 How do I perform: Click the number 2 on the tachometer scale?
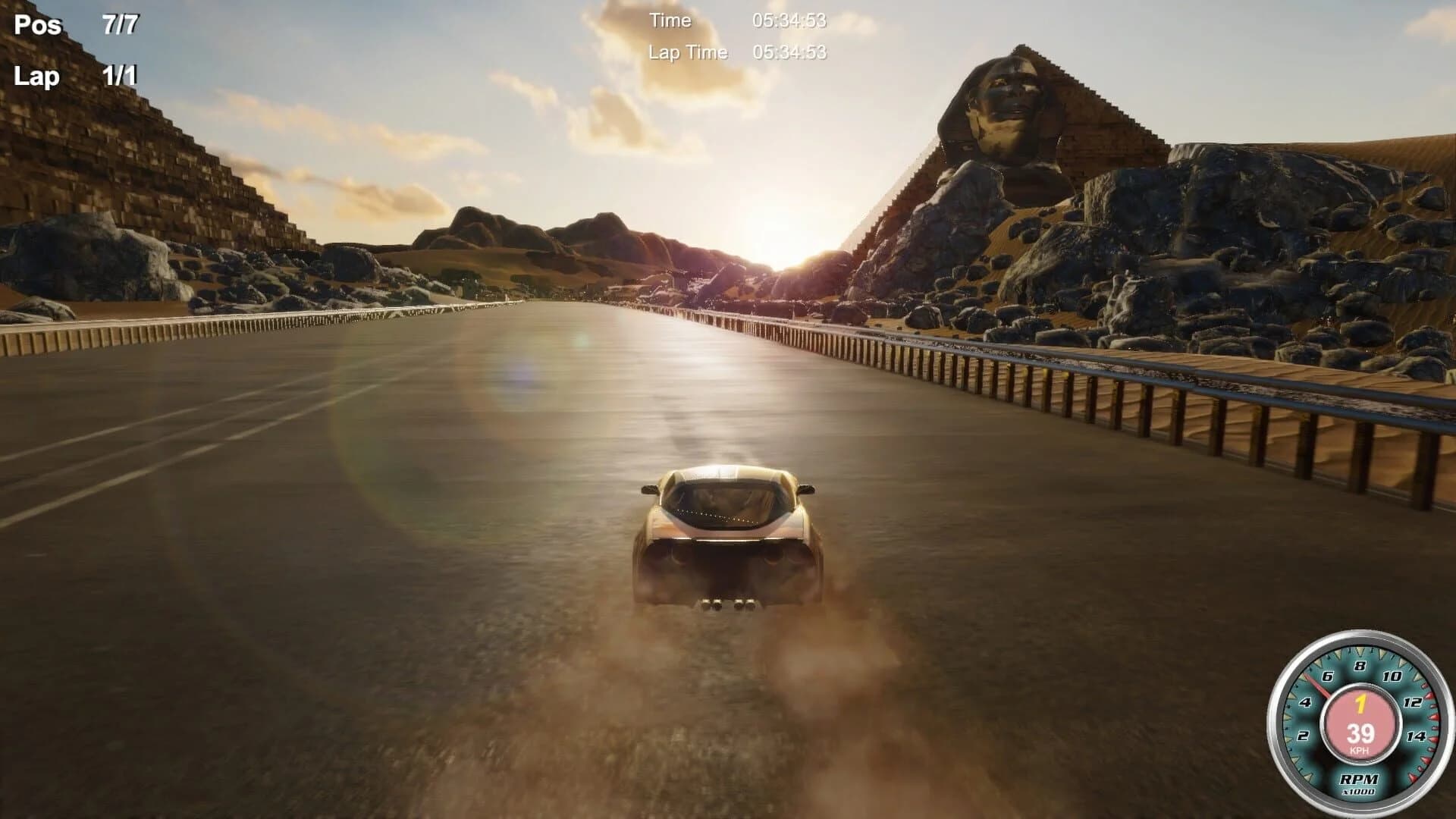click(1304, 736)
